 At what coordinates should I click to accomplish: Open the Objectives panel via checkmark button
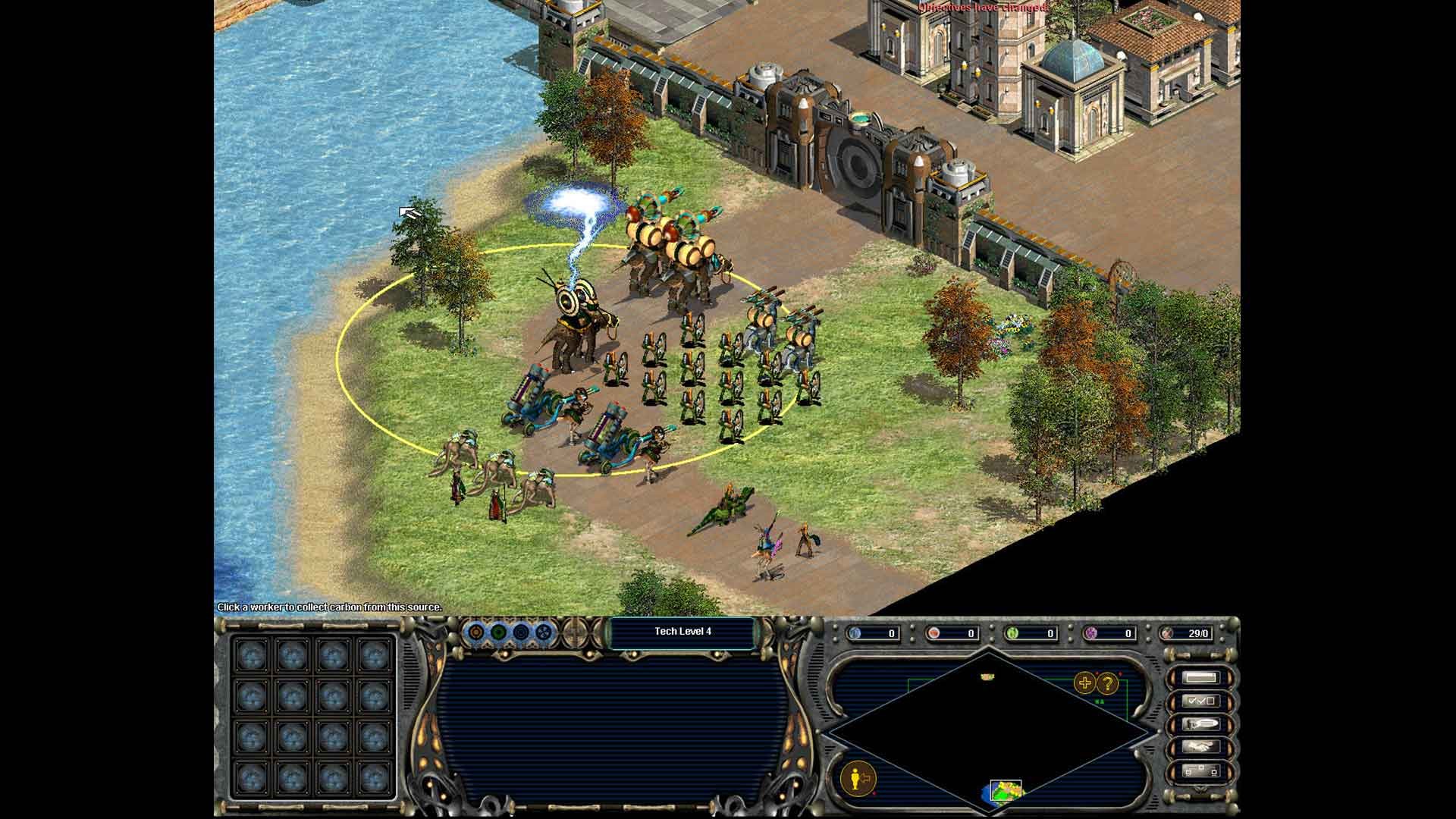click(x=1200, y=701)
